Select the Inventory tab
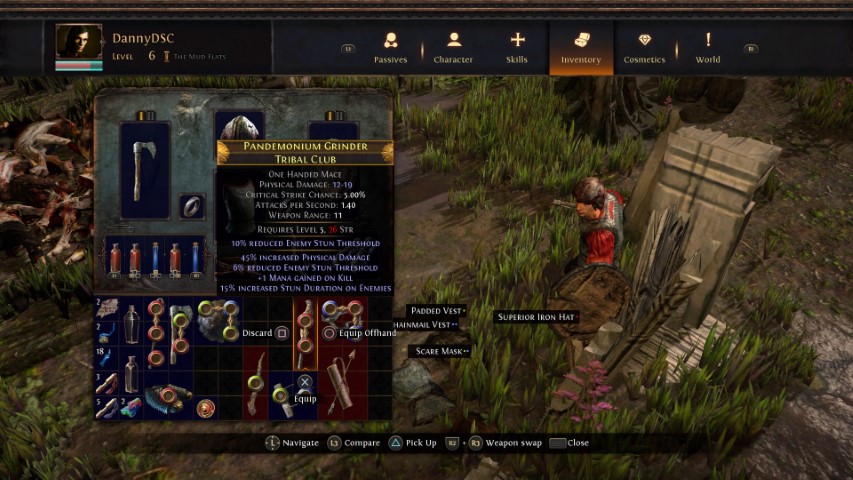This screenshot has width=853, height=480. 581,47
